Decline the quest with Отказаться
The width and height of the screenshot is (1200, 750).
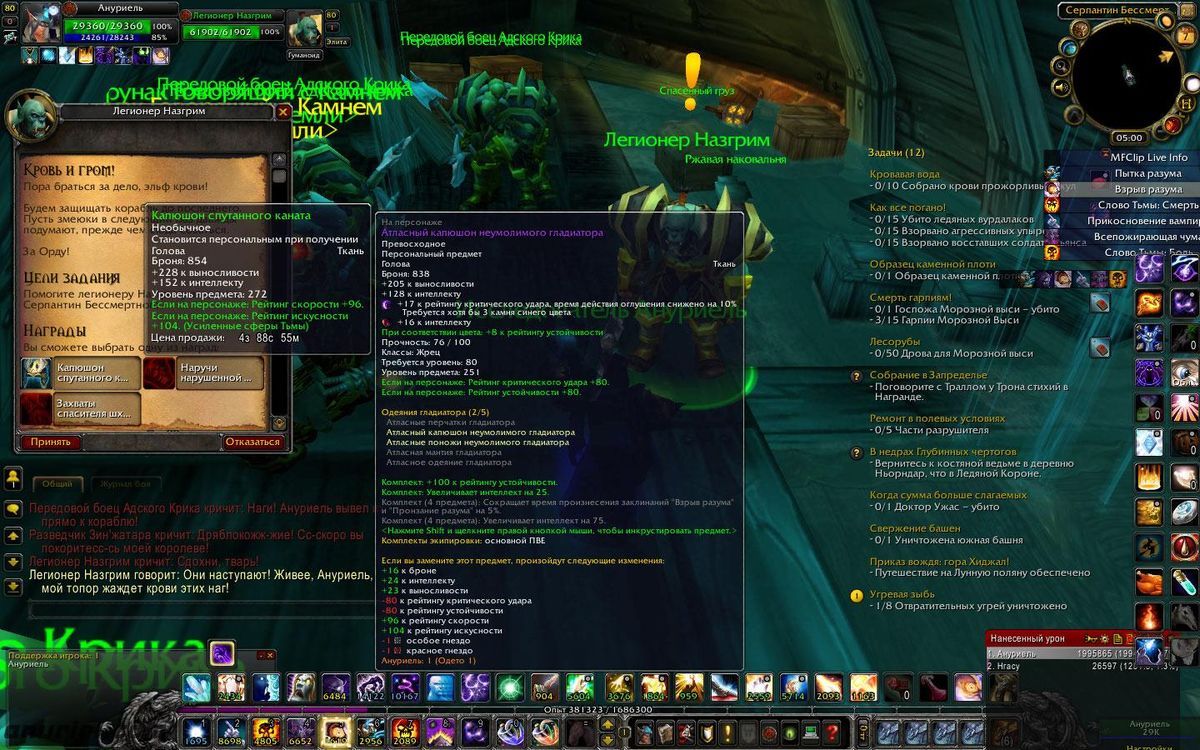pos(252,442)
